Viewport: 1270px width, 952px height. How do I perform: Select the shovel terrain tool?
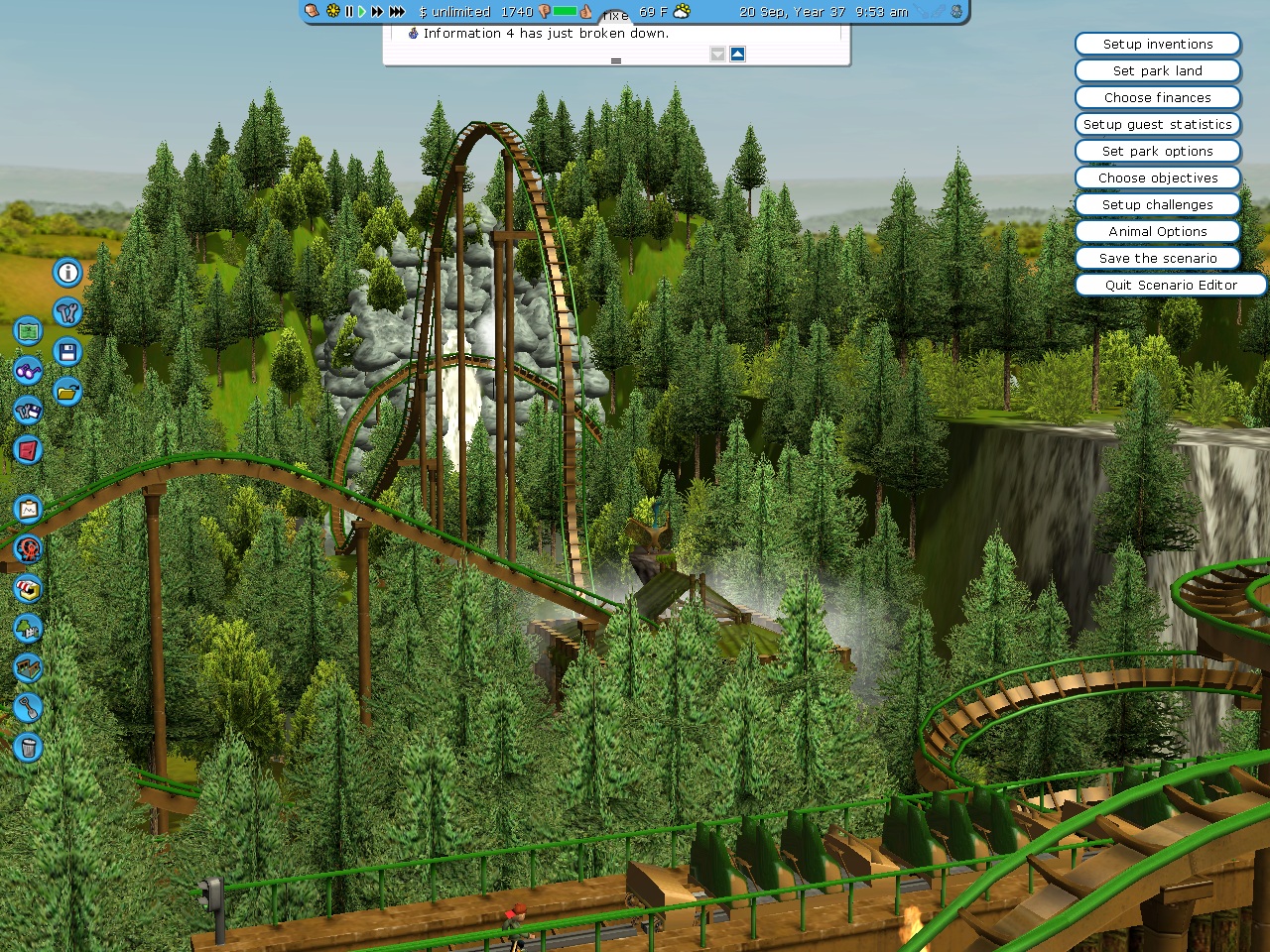coord(28,707)
